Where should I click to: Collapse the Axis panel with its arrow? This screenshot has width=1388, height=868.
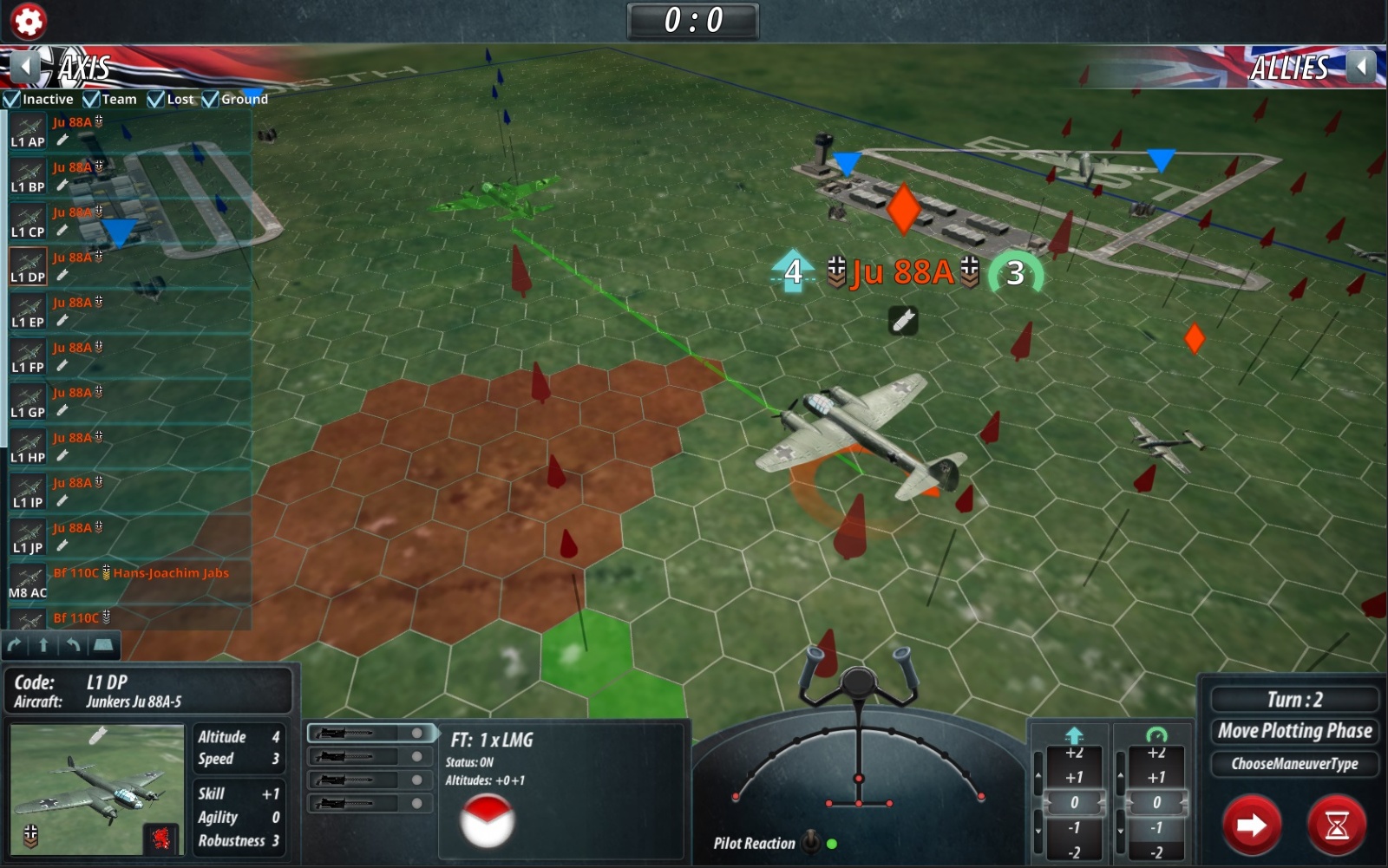26,66
